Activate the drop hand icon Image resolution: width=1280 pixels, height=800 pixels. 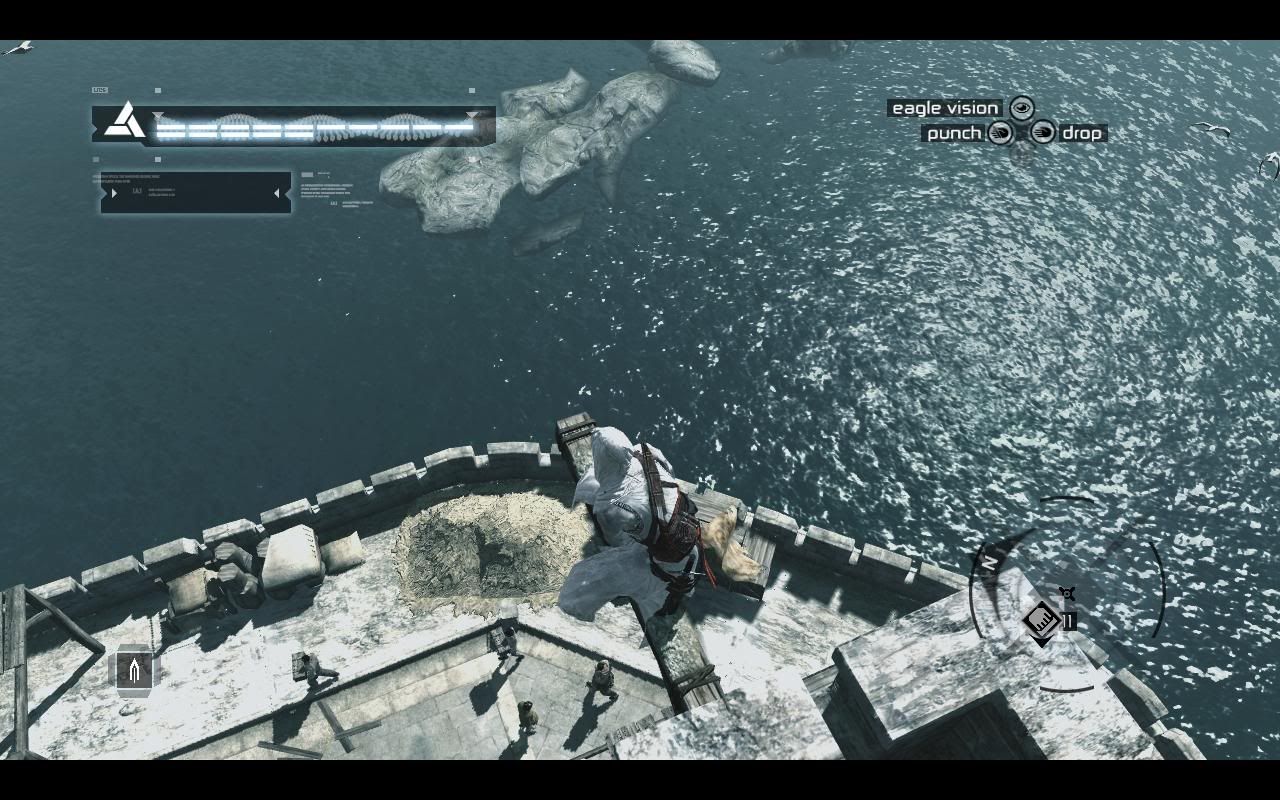click(1042, 133)
